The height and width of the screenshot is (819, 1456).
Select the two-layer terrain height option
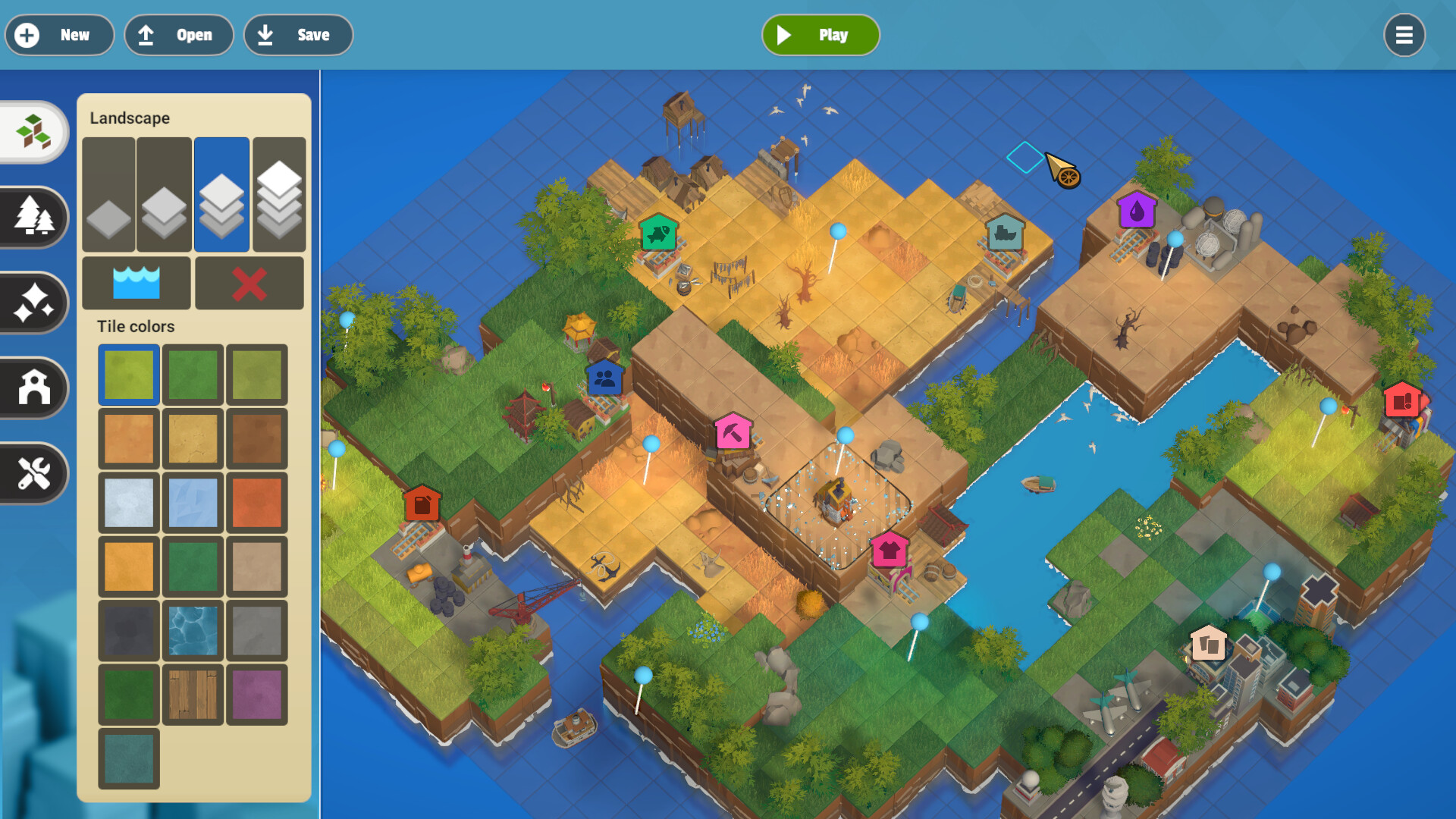165,194
